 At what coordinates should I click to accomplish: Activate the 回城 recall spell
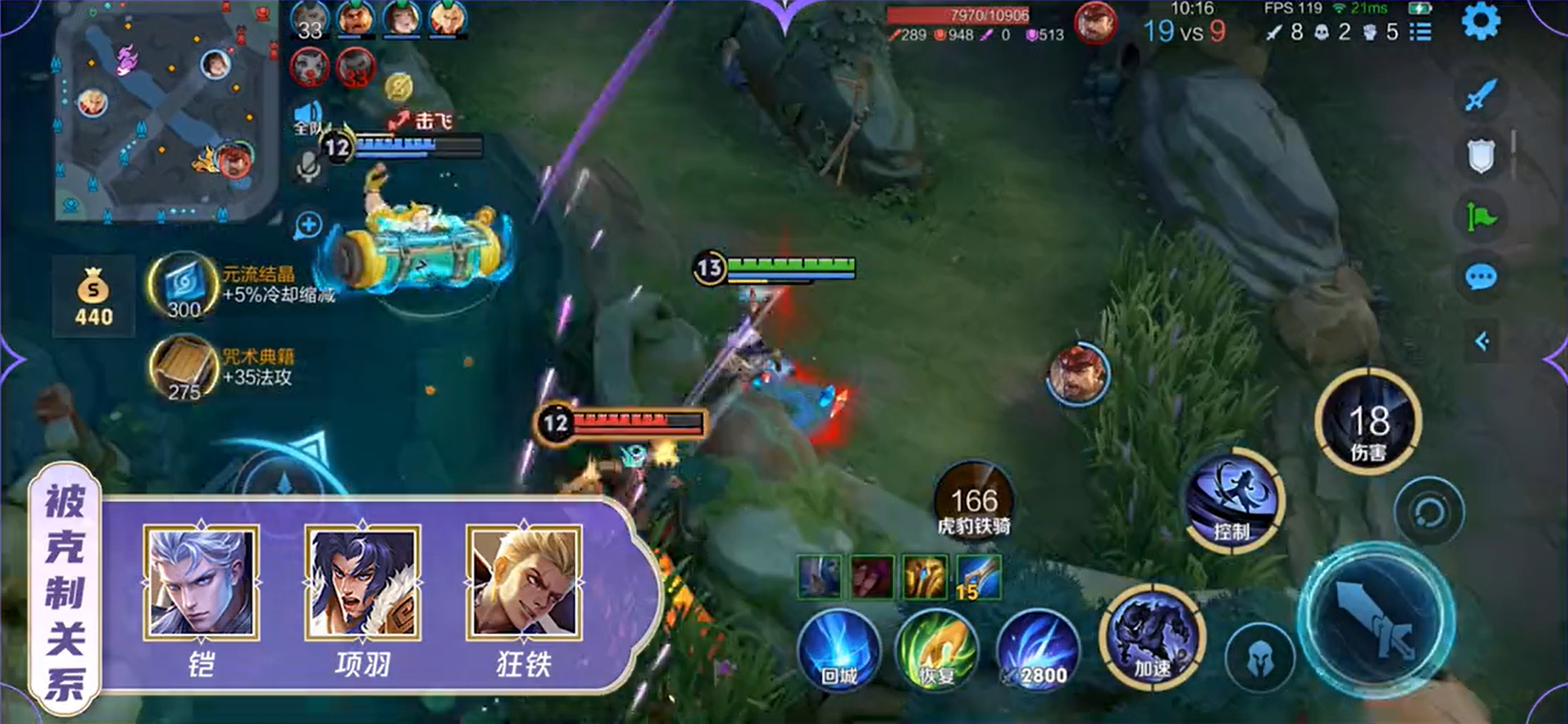pos(839,650)
